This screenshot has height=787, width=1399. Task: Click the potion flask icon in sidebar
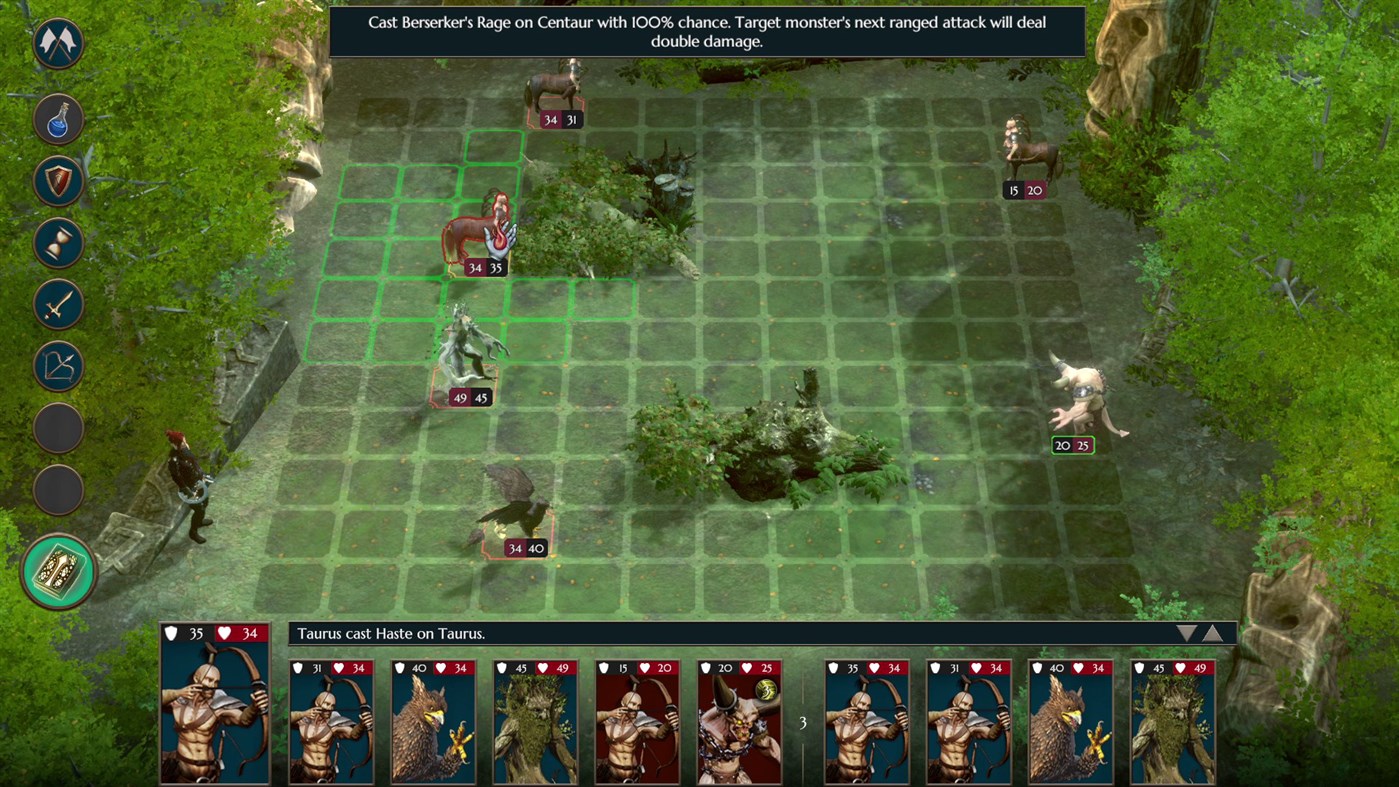[x=57, y=120]
